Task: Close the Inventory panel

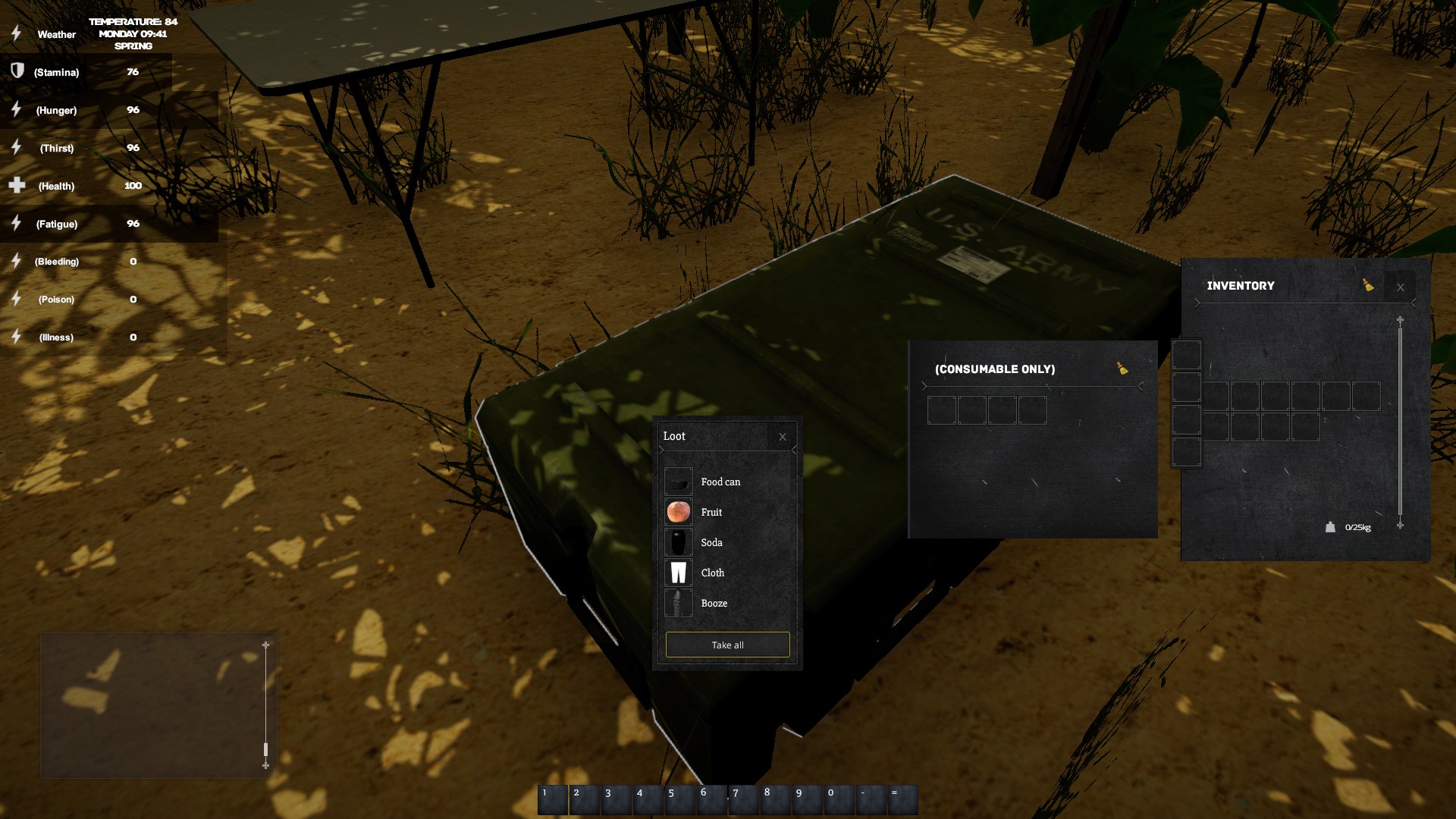Action: (x=1400, y=287)
